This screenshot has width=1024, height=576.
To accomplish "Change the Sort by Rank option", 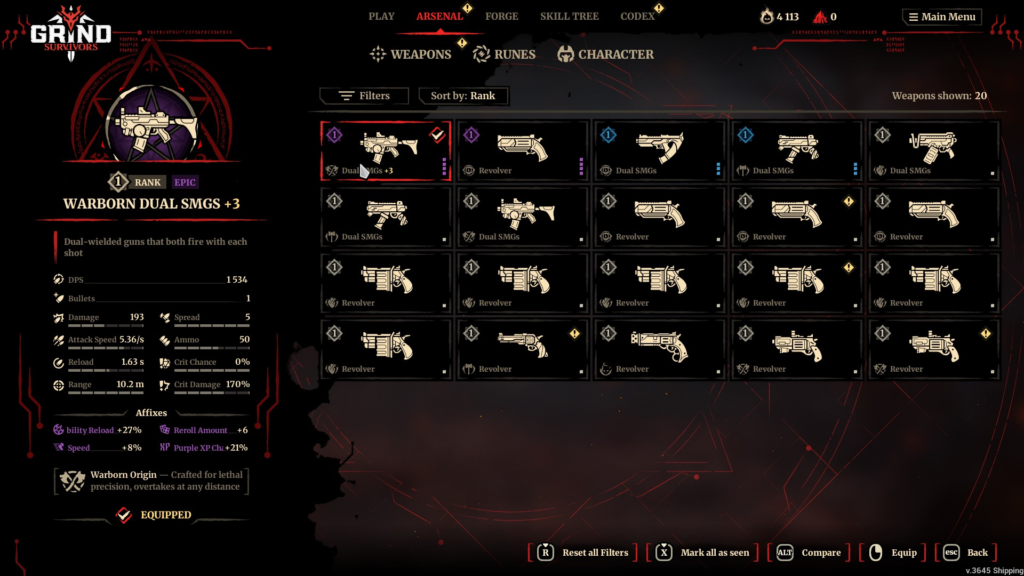I will coord(463,96).
